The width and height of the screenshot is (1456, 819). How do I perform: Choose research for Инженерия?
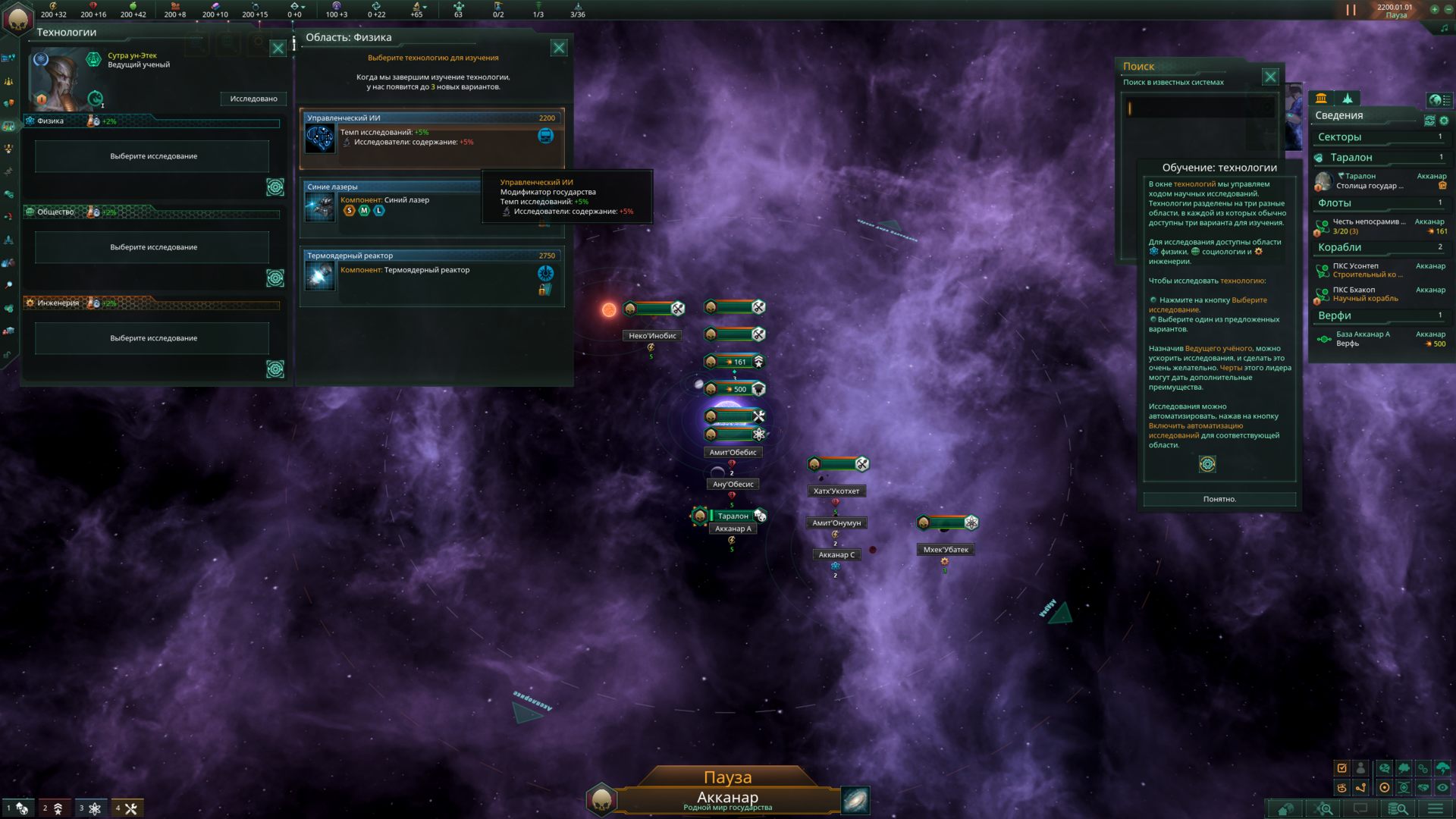(x=152, y=338)
